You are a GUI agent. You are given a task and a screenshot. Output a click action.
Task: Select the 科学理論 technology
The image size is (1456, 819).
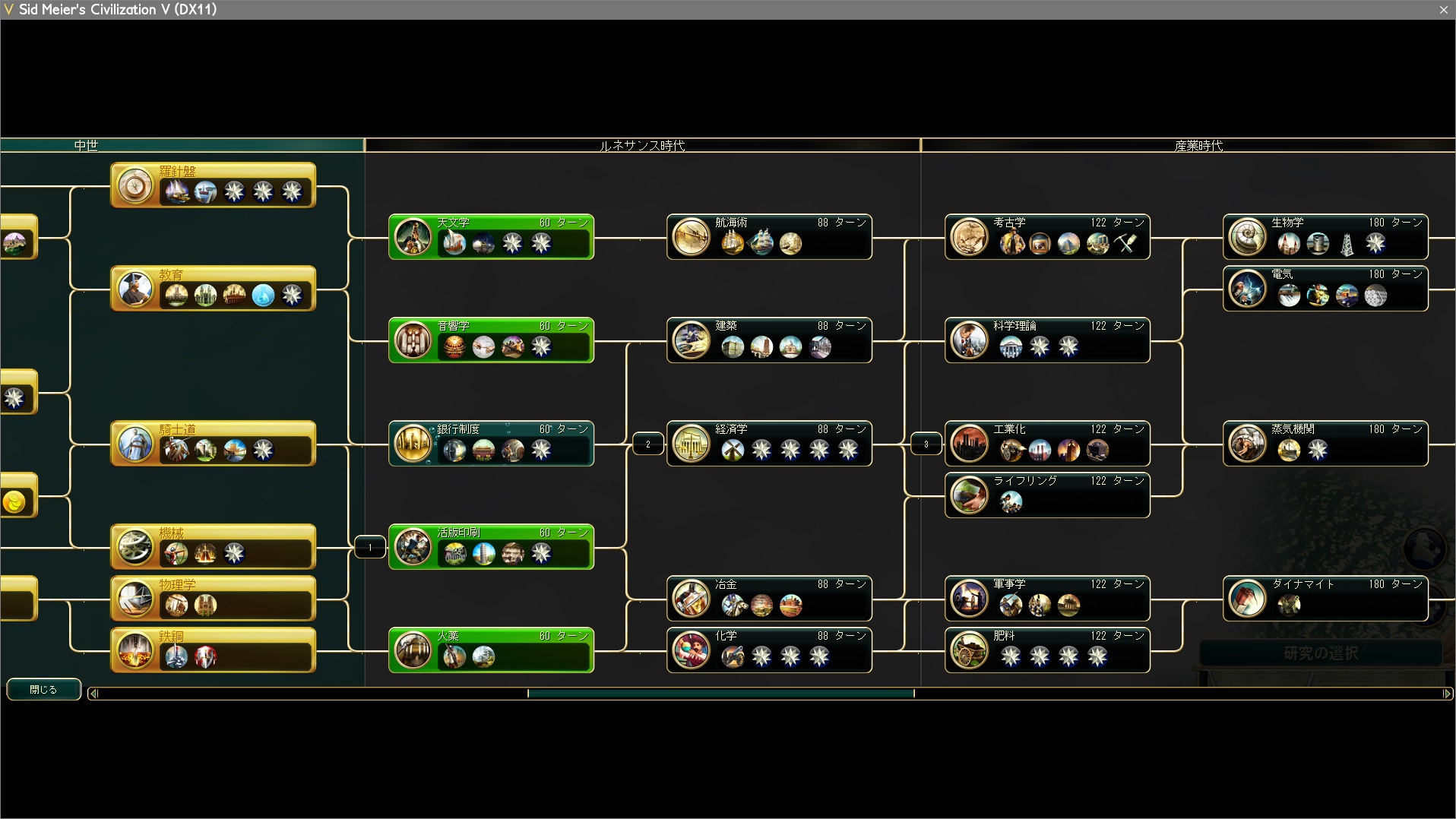point(1047,340)
